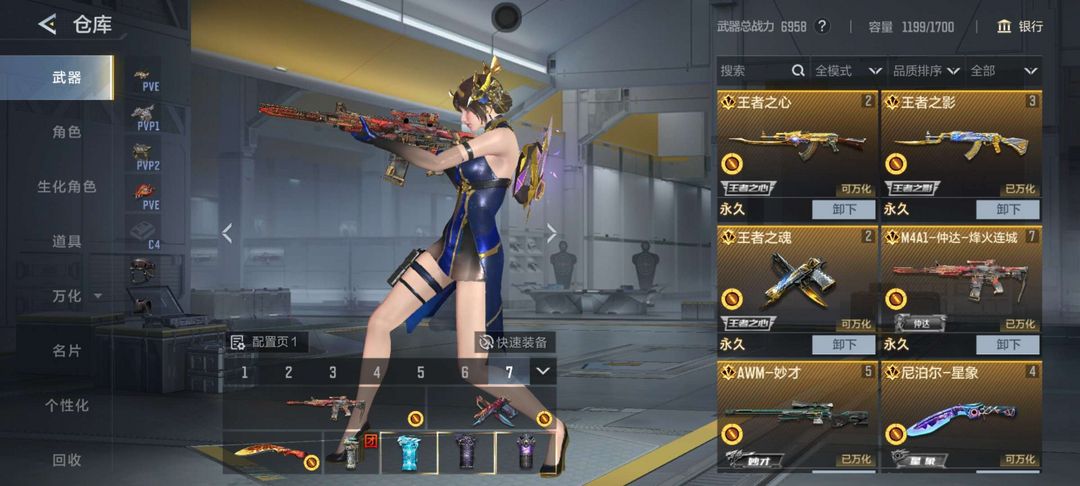Open the 银行 bank
Viewport: 1080px width, 486px height.
[1019, 26]
